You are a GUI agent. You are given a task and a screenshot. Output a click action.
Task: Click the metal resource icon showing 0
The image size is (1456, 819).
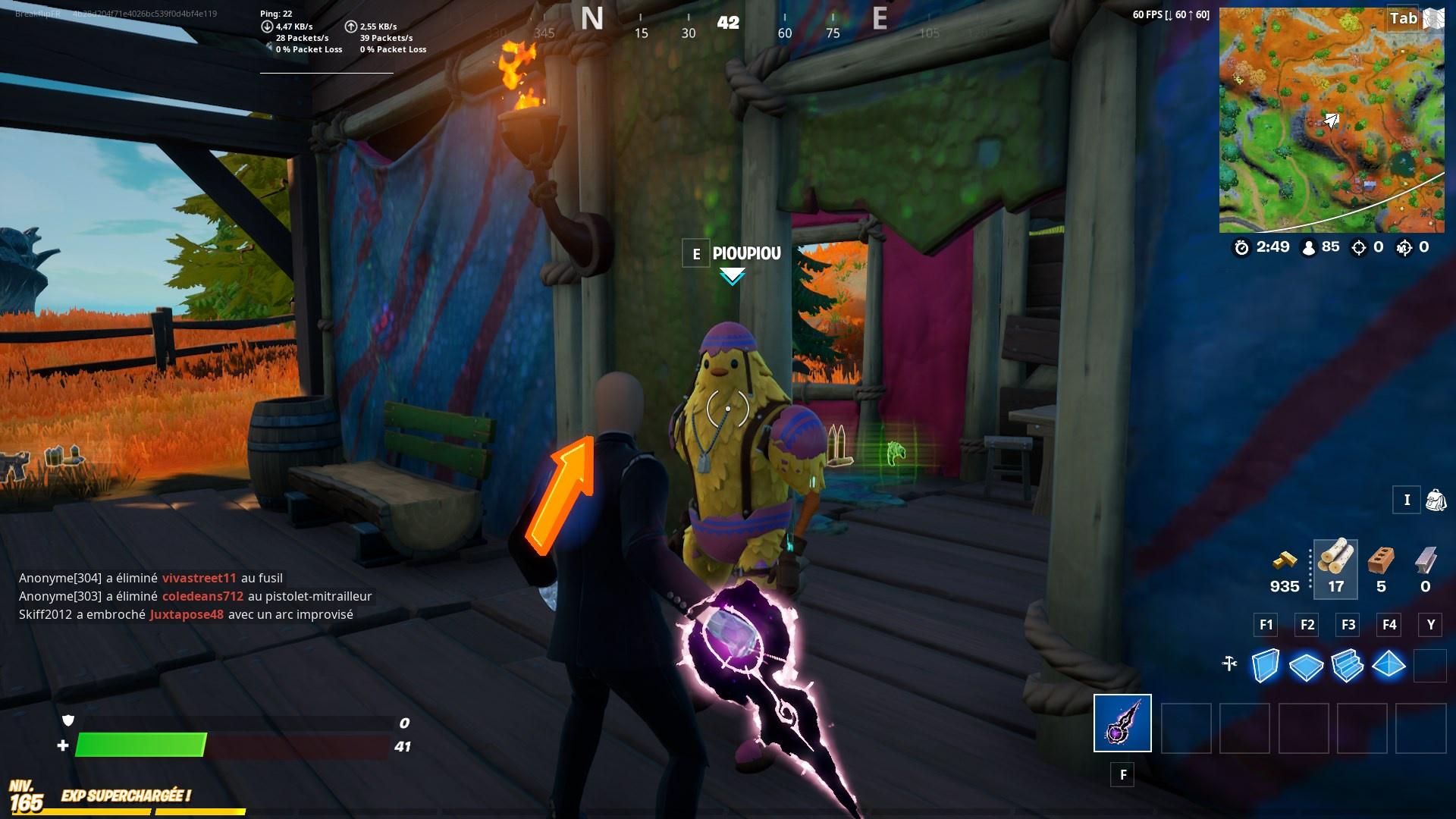[x=1426, y=561]
